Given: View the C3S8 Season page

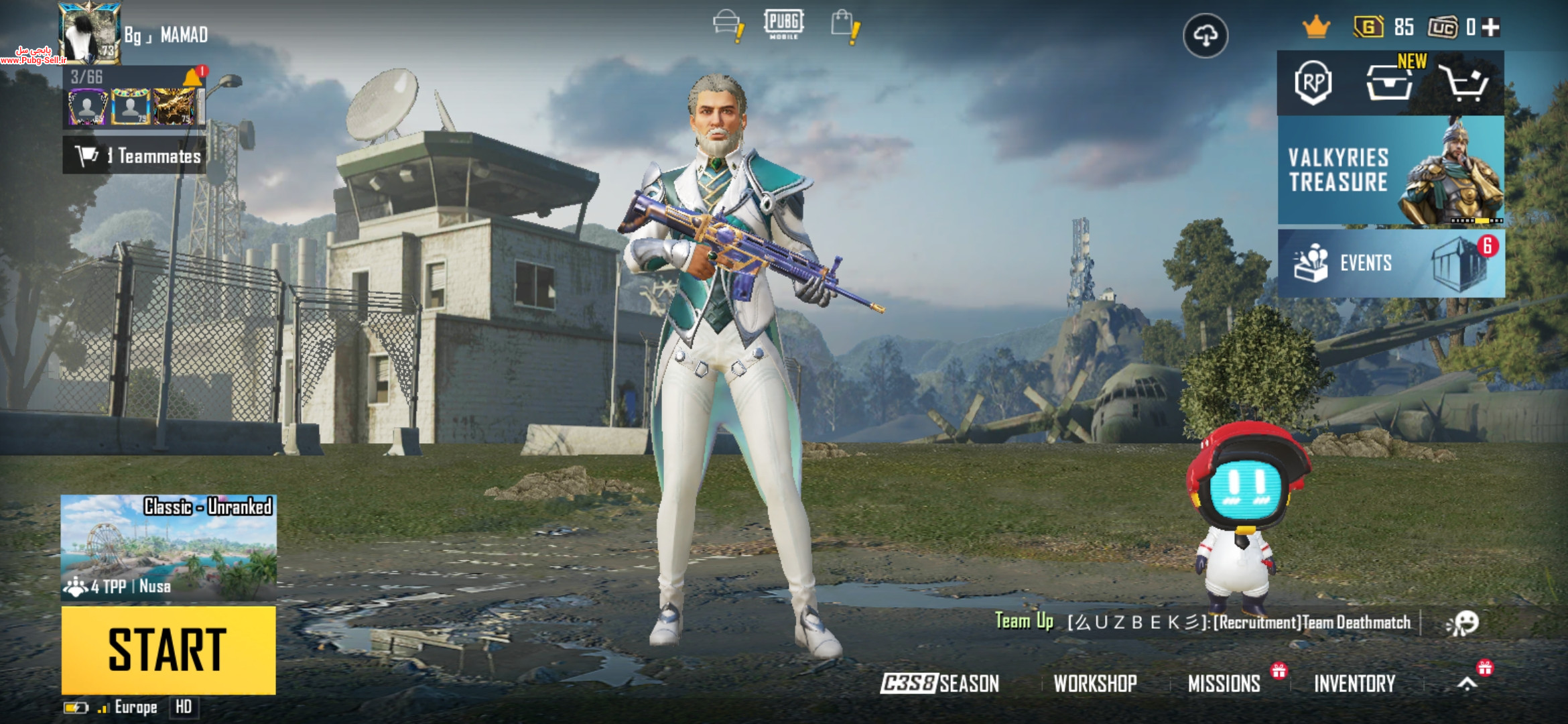Looking at the screenshot, I should click(939, 684).
